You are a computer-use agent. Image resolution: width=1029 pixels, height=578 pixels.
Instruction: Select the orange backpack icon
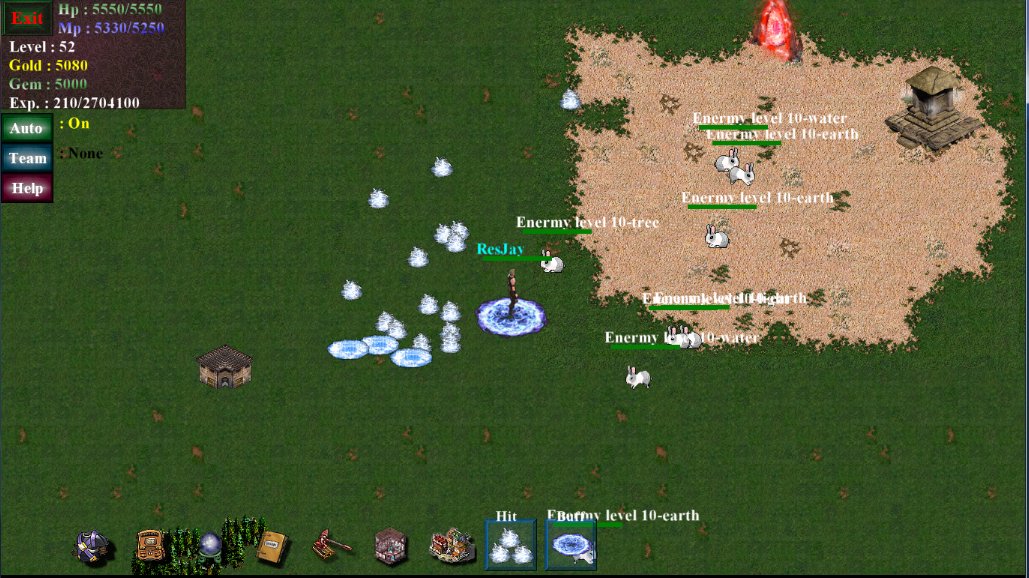[151, 546]
